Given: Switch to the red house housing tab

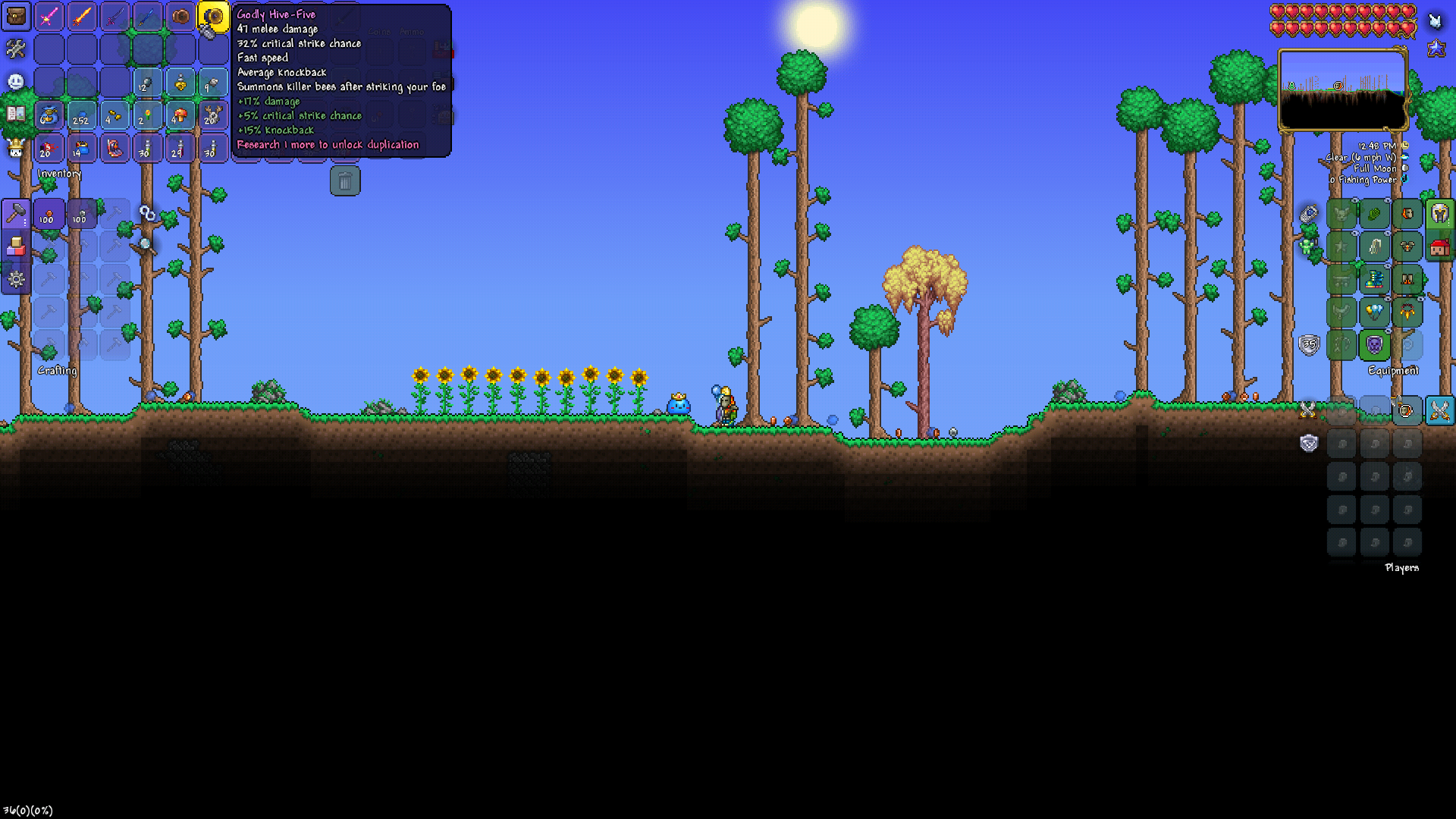Looking at the screenshot, I should (x=1439, y=247).
